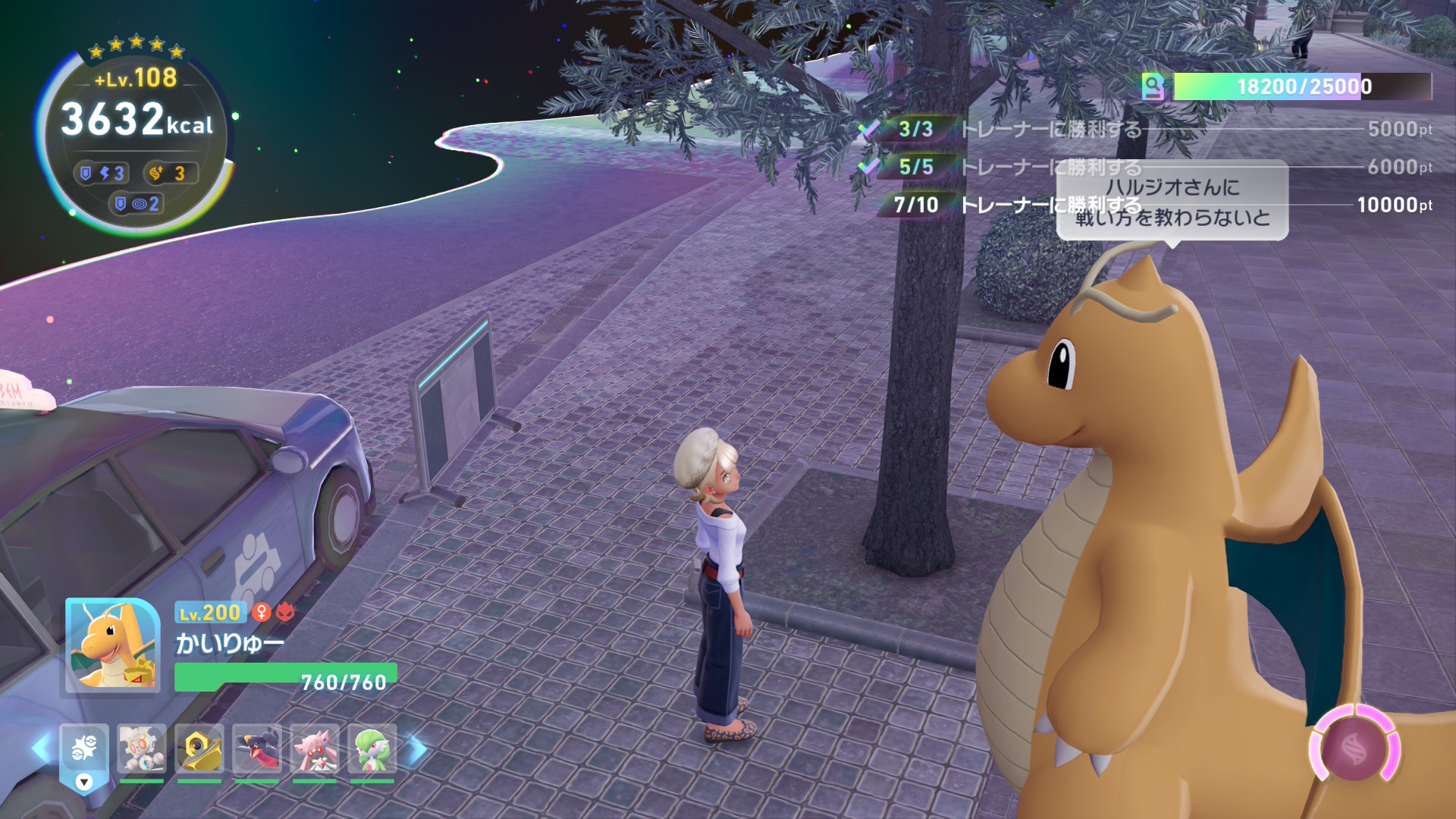Choose the golden Meltan party slot
This screenshot has height=819, width=1456.
(x=199, y=749)
